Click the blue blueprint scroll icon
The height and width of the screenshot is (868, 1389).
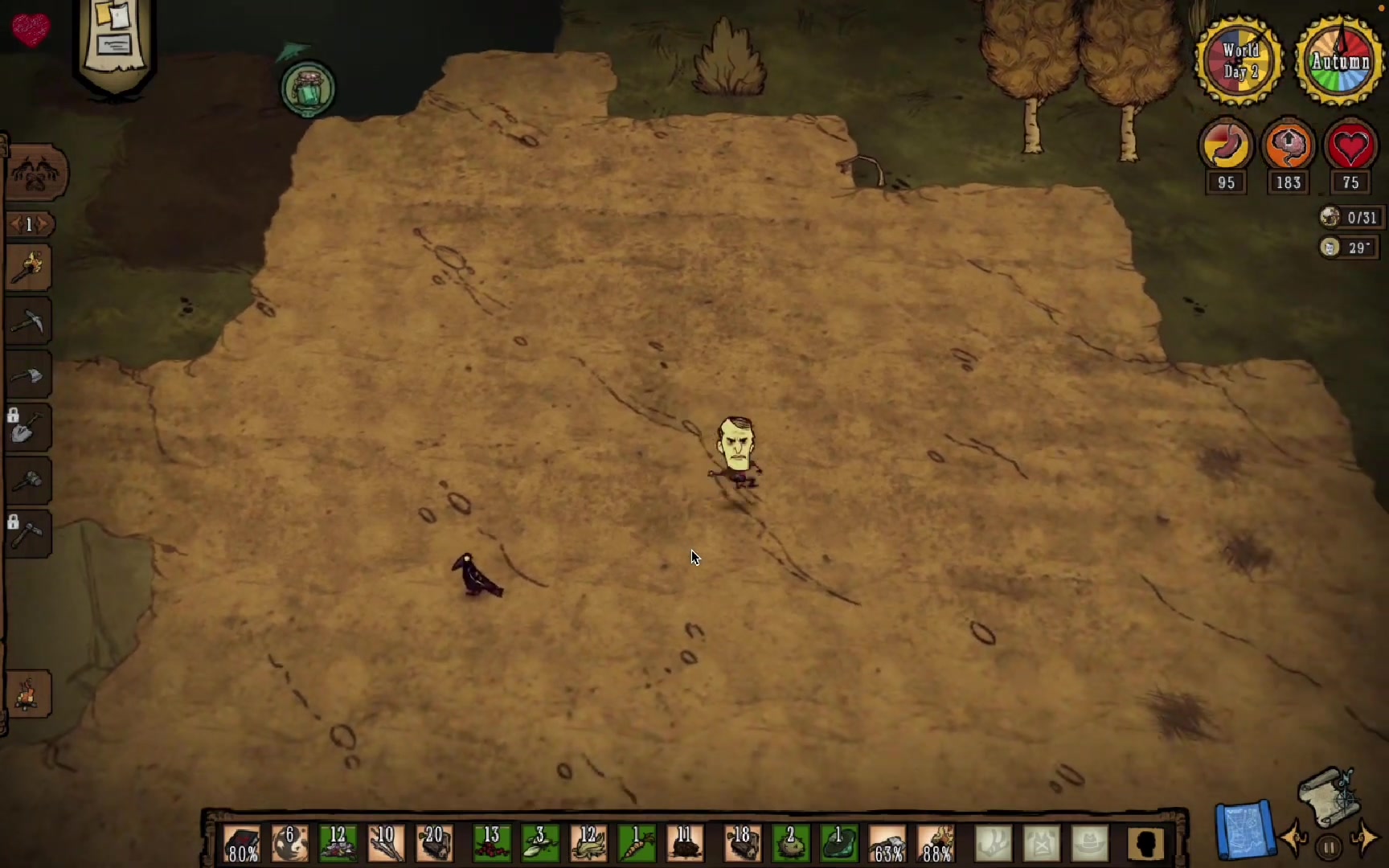pos(1244,829)
